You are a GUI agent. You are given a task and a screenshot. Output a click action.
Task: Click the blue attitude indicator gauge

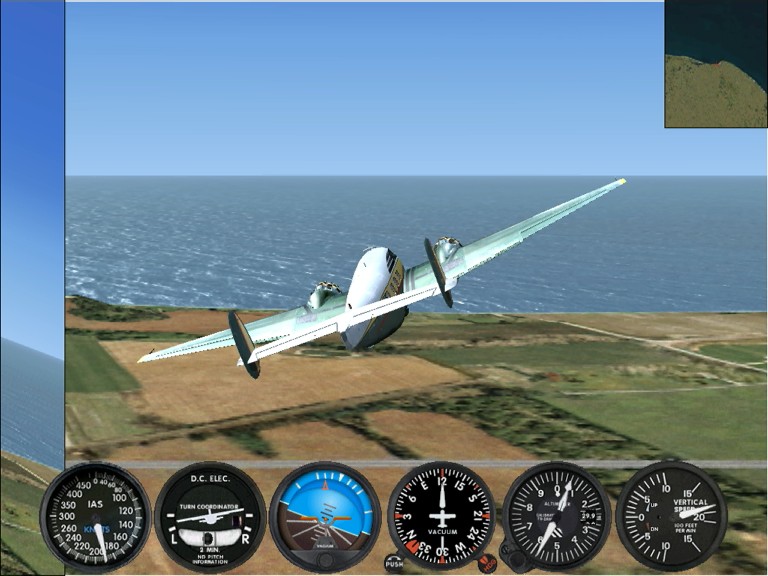click(325, 516)
